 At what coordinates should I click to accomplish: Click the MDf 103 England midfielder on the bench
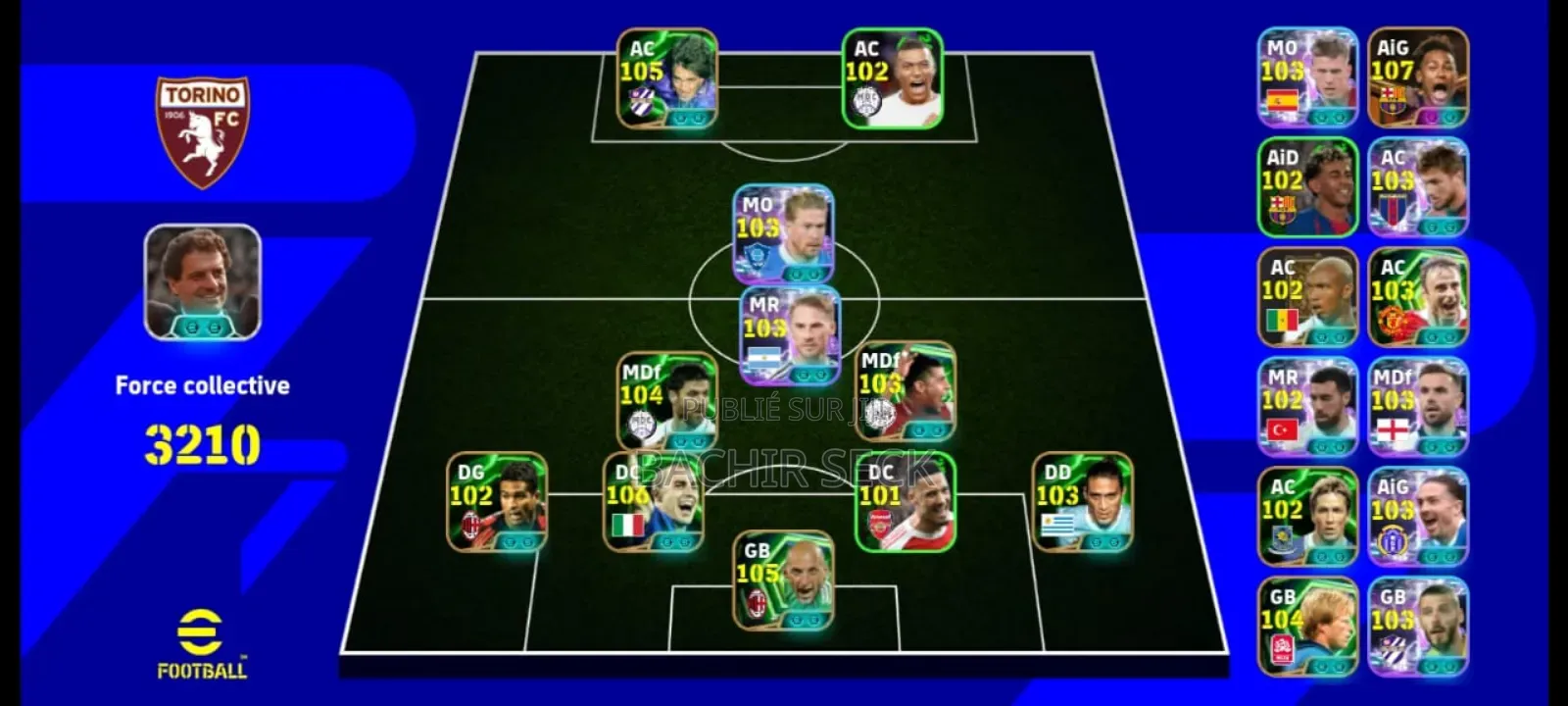[x=1418, y=405]
